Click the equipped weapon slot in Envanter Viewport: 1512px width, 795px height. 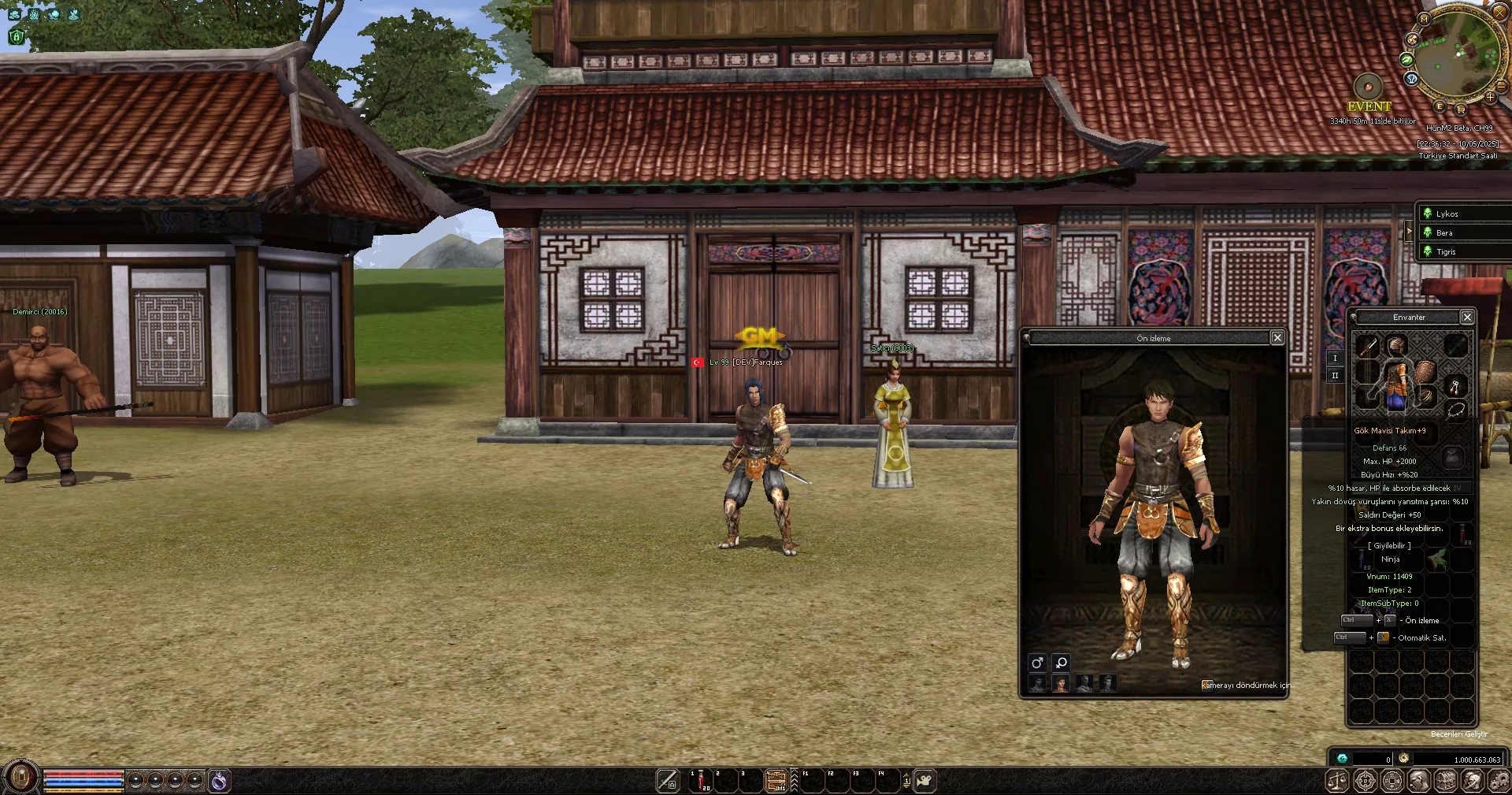tap(1366, 345)
